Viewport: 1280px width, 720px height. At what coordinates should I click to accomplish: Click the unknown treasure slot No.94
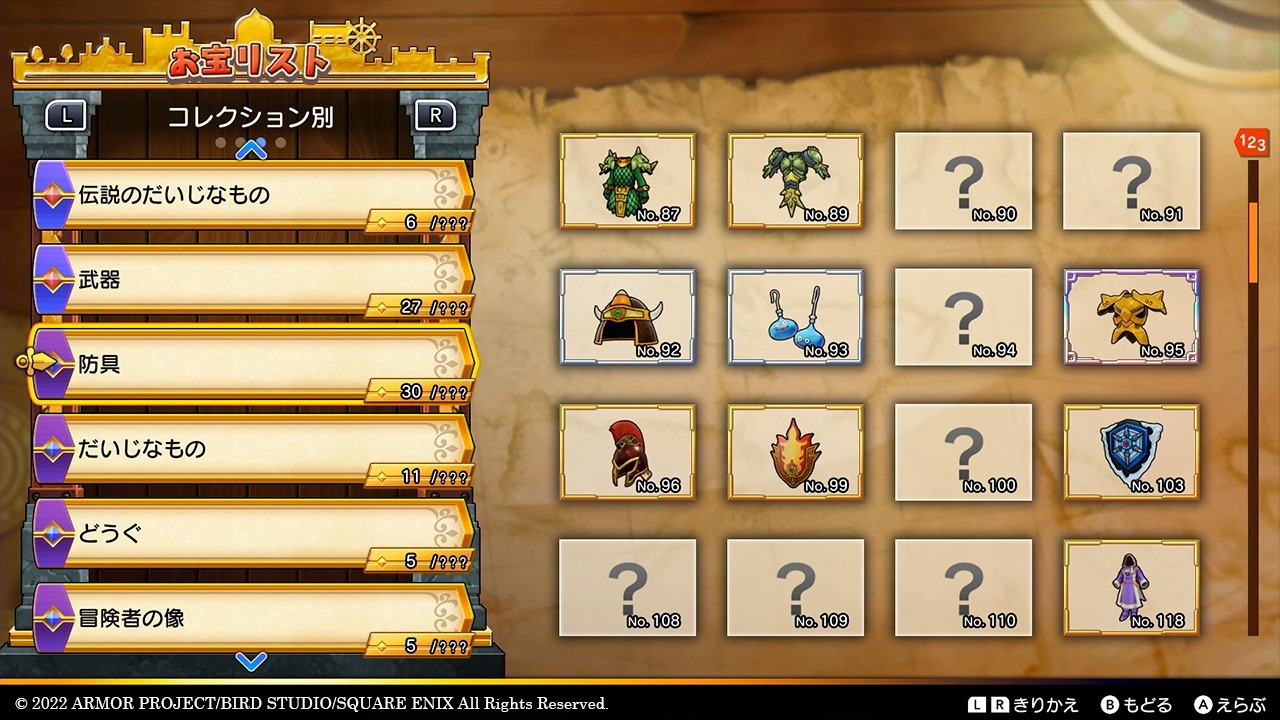click(x=963, y=316)
